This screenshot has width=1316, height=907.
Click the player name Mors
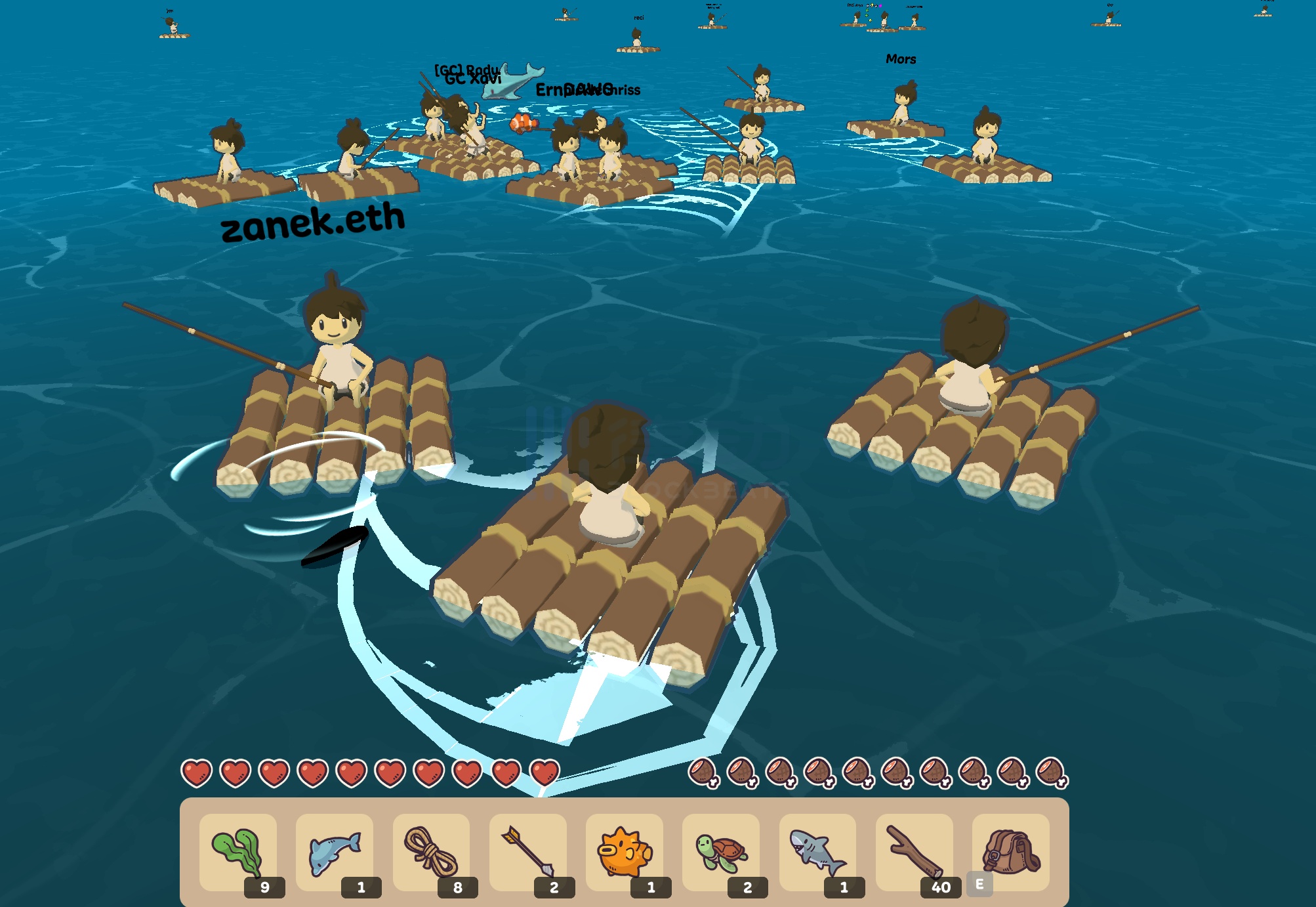902,60
